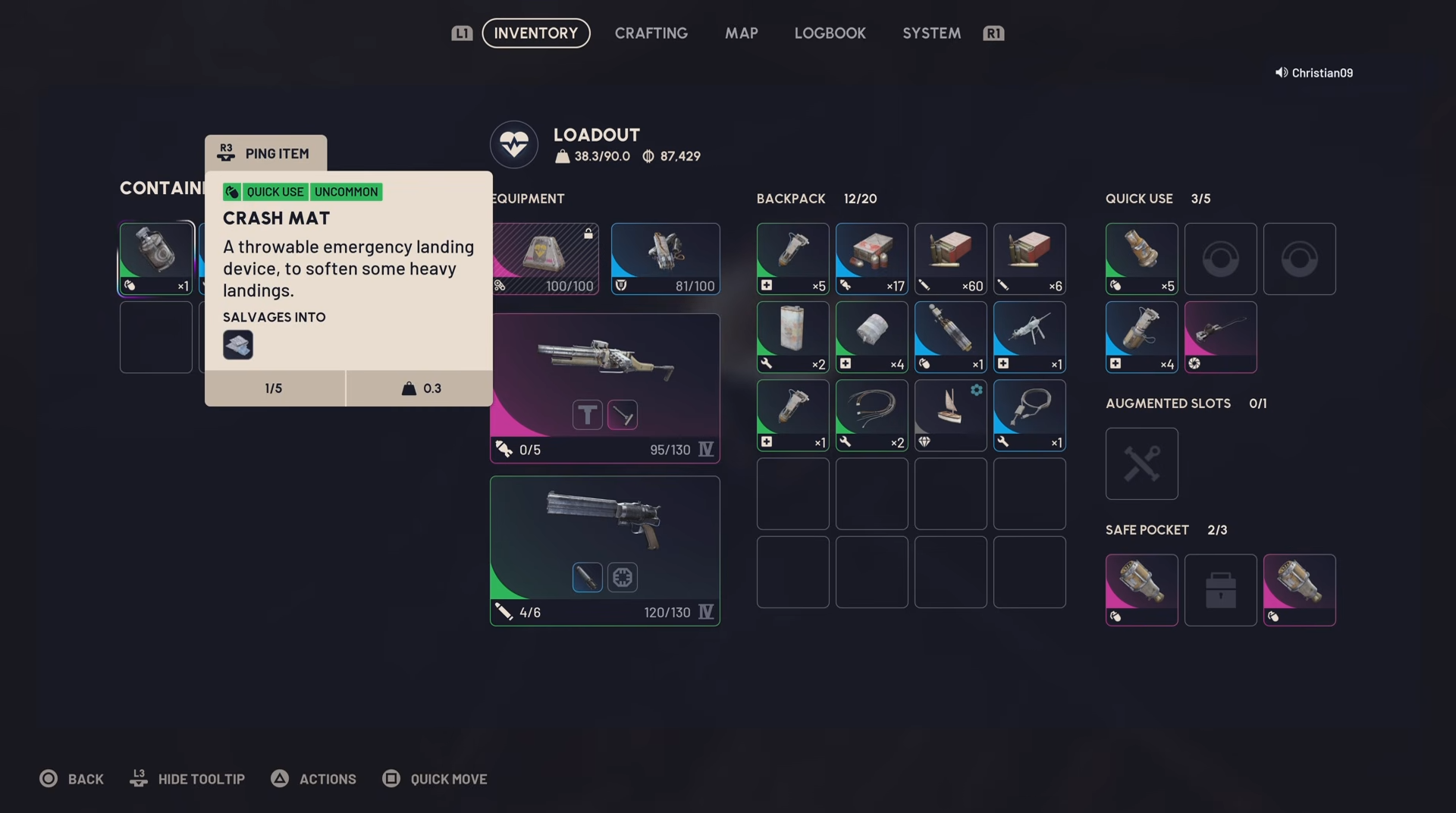Choose the quick use item stack of 5

[1141, 259]
